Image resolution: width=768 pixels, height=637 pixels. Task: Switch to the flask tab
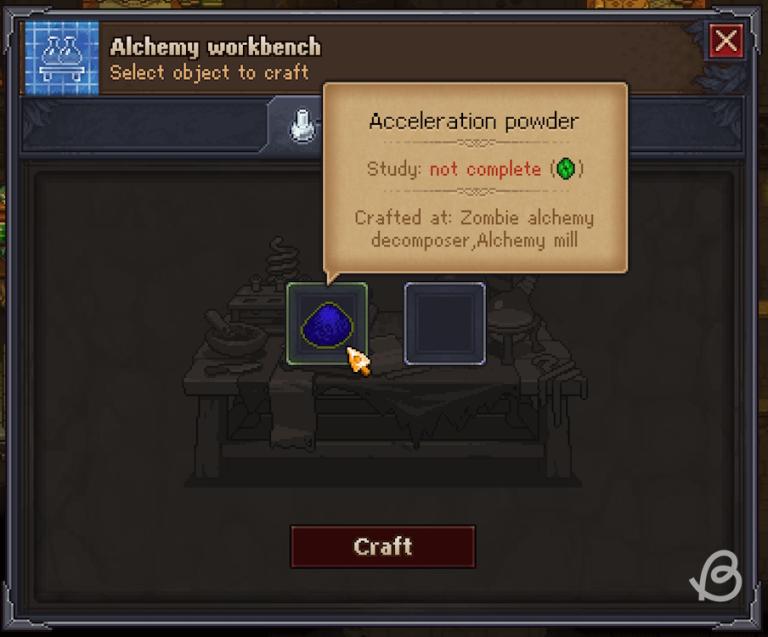[300, 126]
